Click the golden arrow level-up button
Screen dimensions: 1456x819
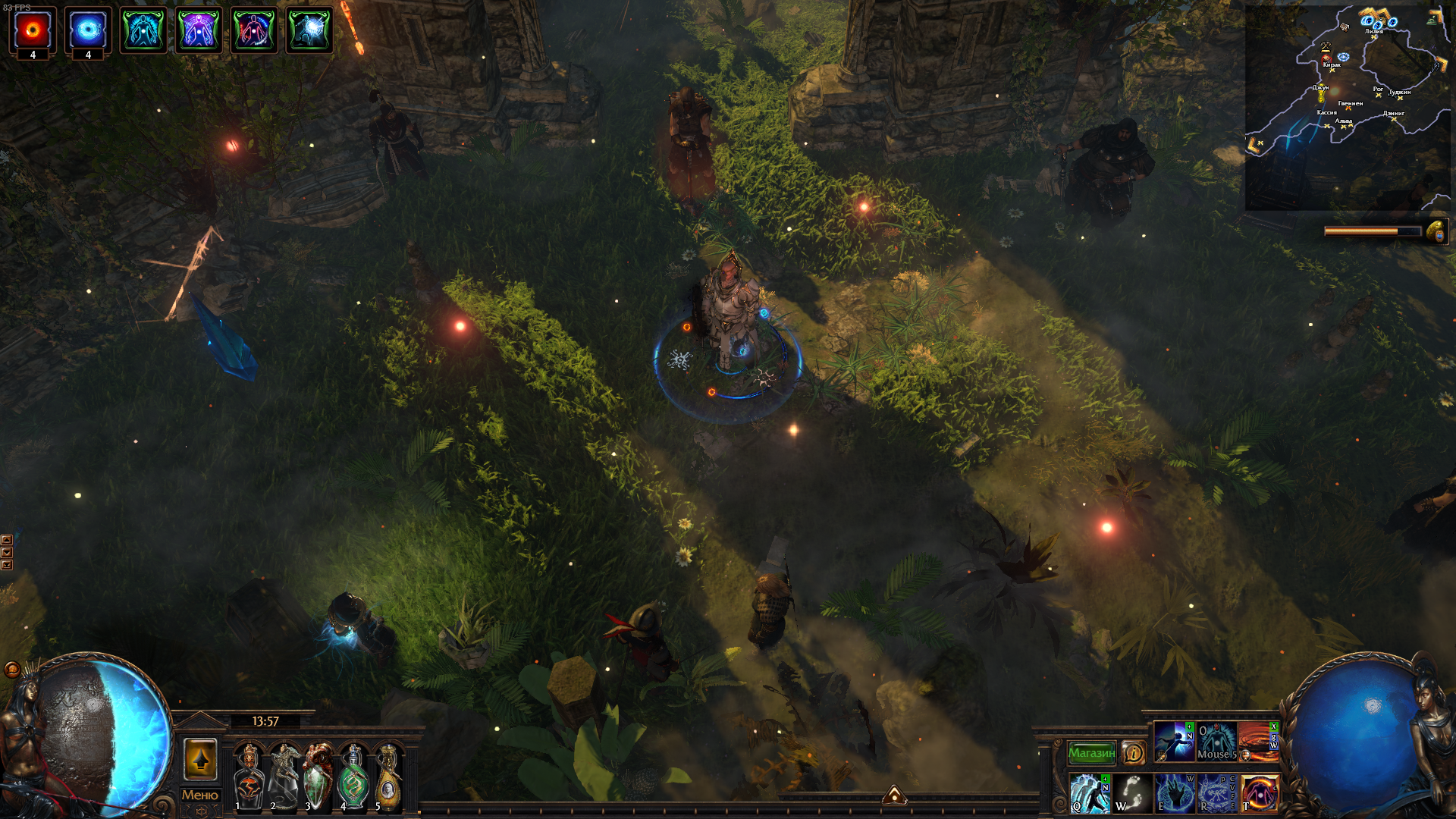point(200,759)
